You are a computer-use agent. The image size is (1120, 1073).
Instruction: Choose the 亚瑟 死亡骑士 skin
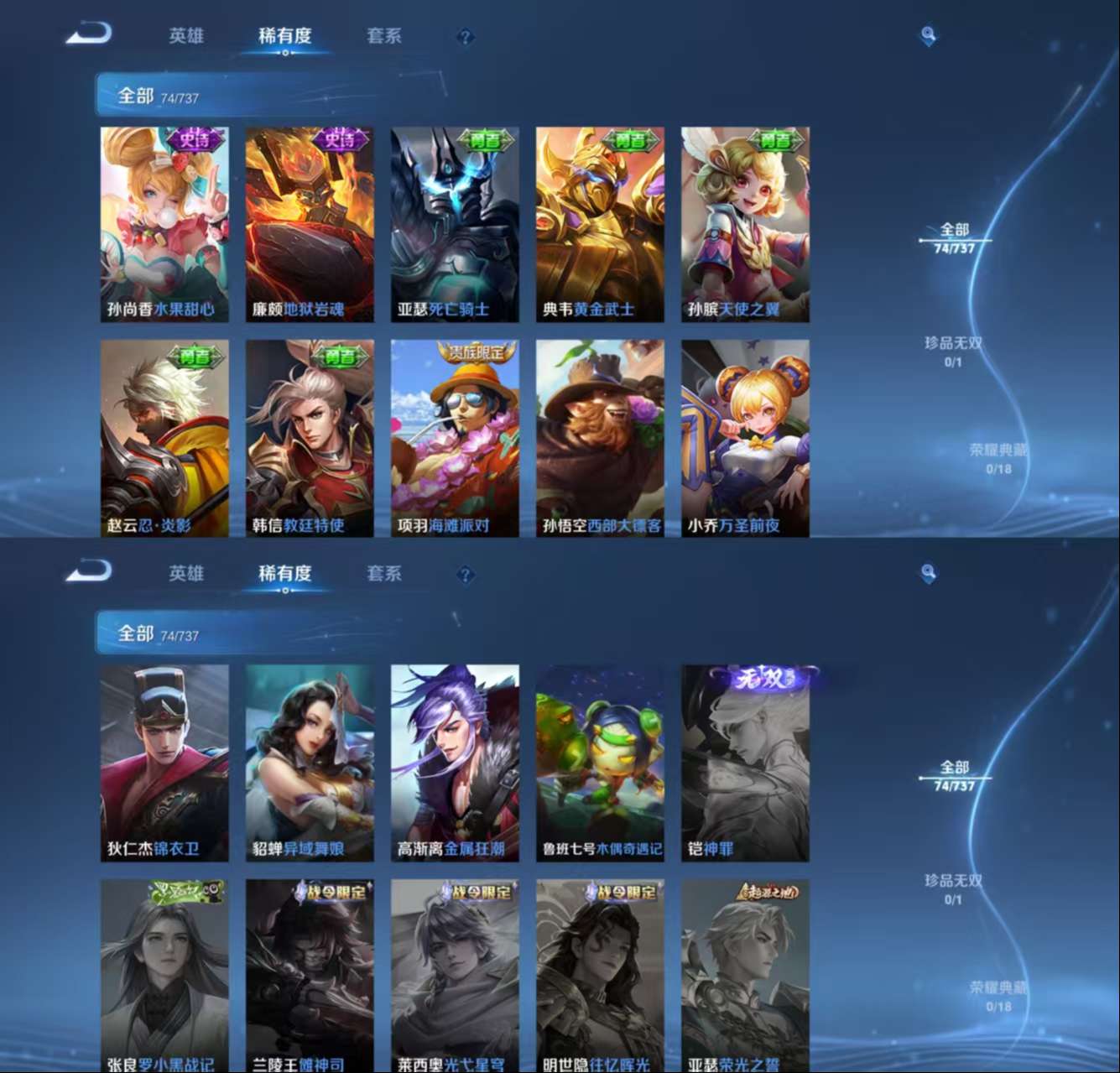point(455,224)
